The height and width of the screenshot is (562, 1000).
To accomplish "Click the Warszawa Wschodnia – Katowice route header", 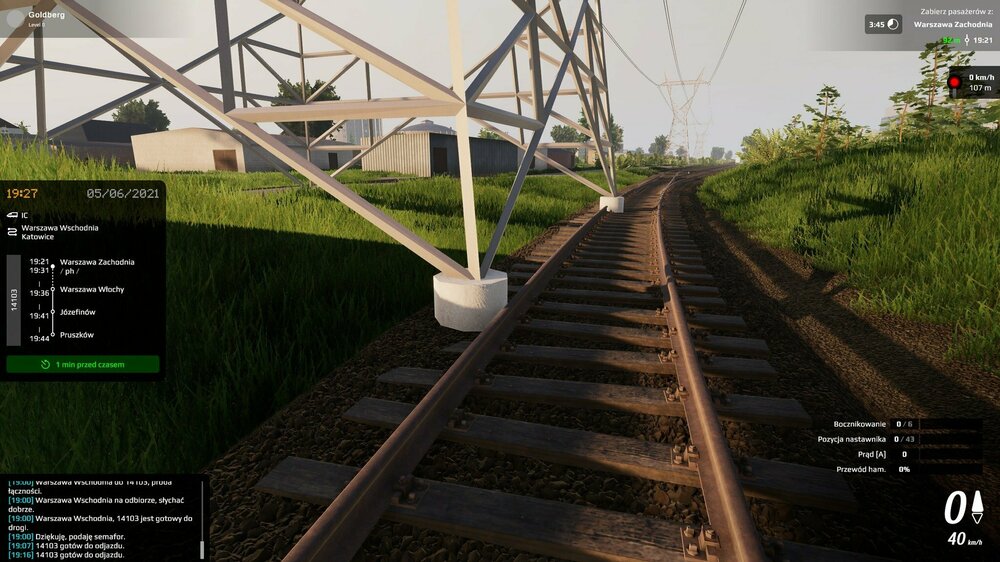I will pos(60,233).
